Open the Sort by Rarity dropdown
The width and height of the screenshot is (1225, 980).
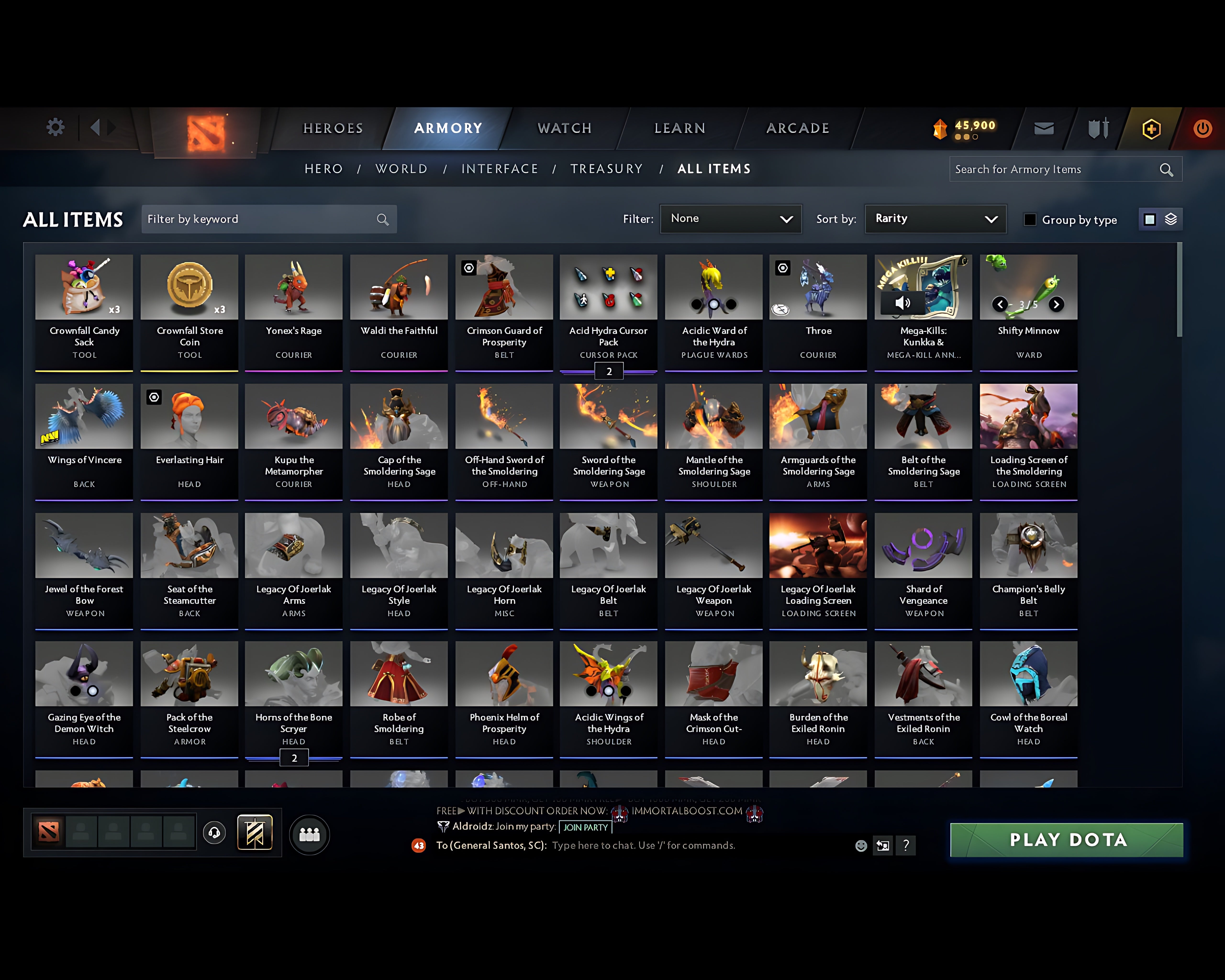click(935, 219)
